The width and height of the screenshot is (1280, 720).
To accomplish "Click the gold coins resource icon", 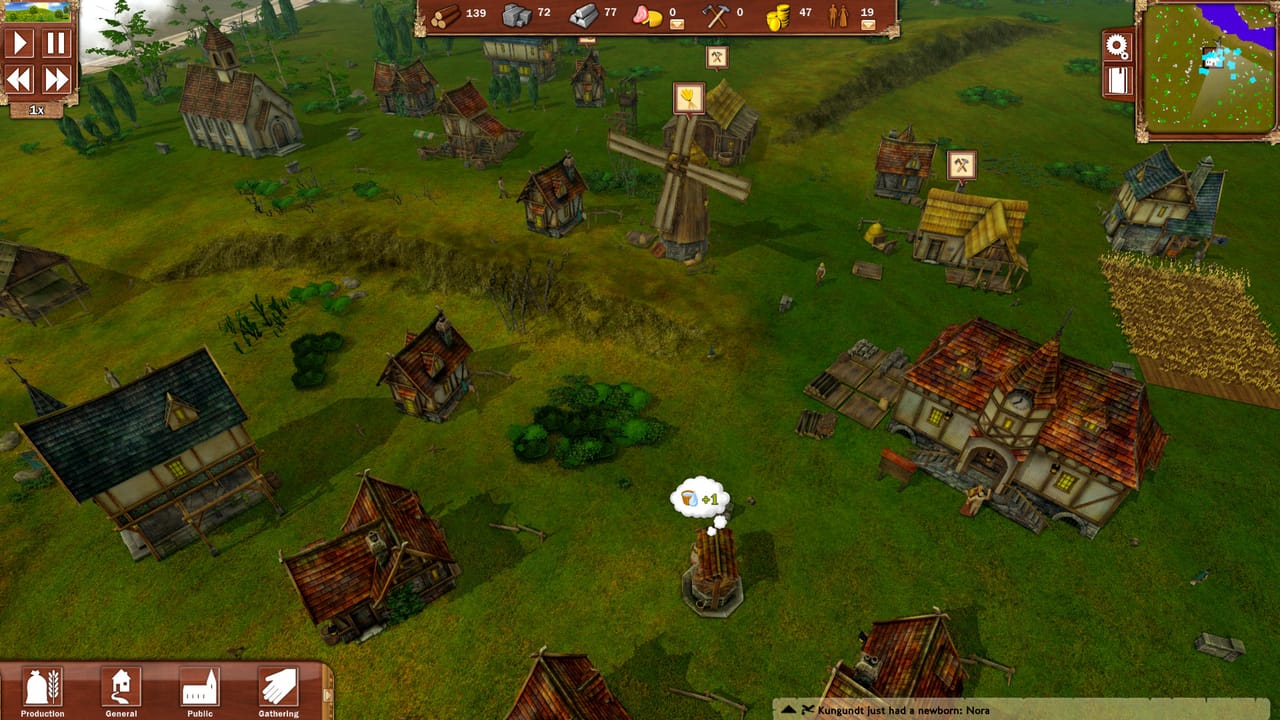I will click(779, 16).
